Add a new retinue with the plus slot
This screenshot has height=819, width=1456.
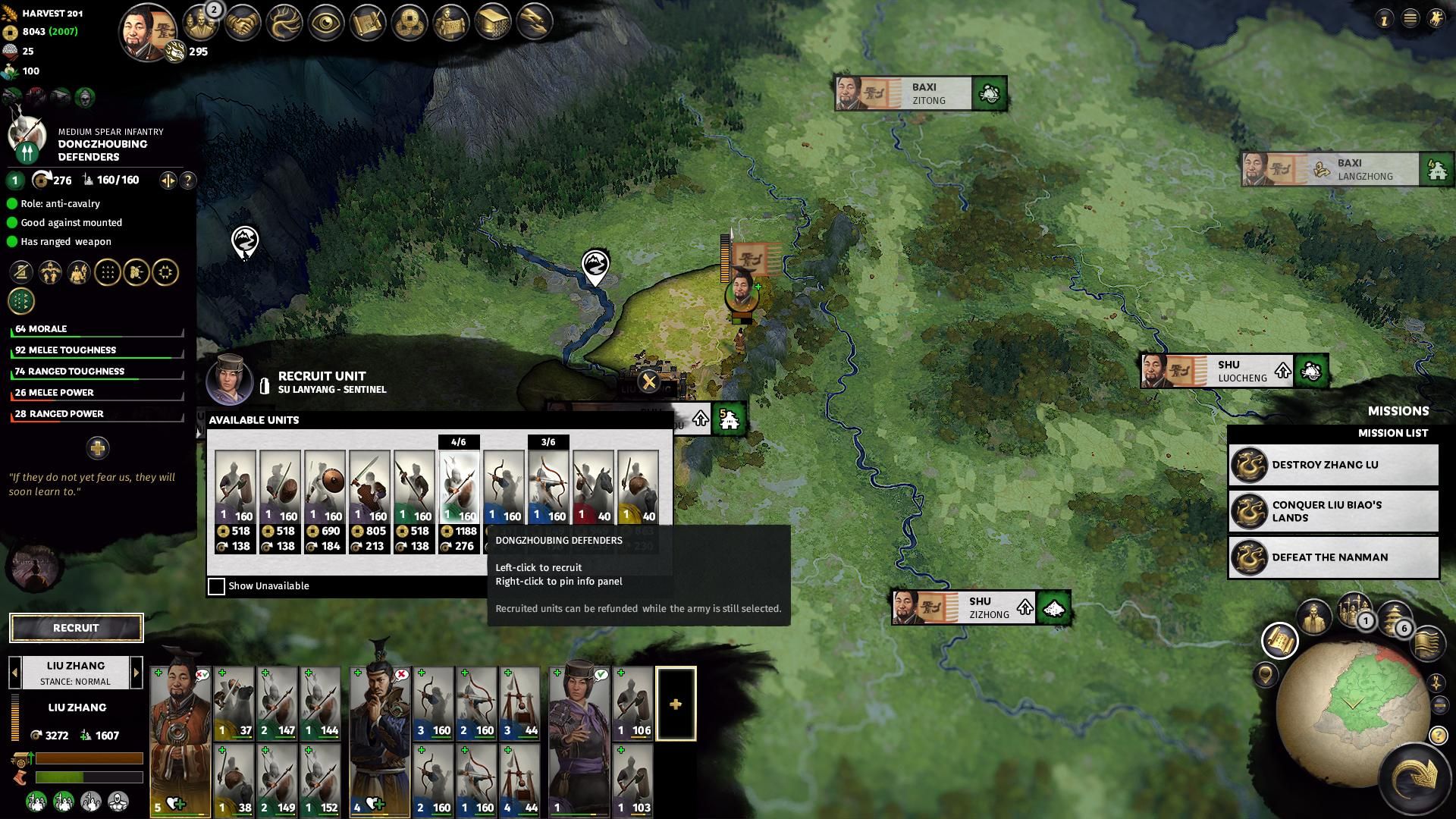click(676, 704)
